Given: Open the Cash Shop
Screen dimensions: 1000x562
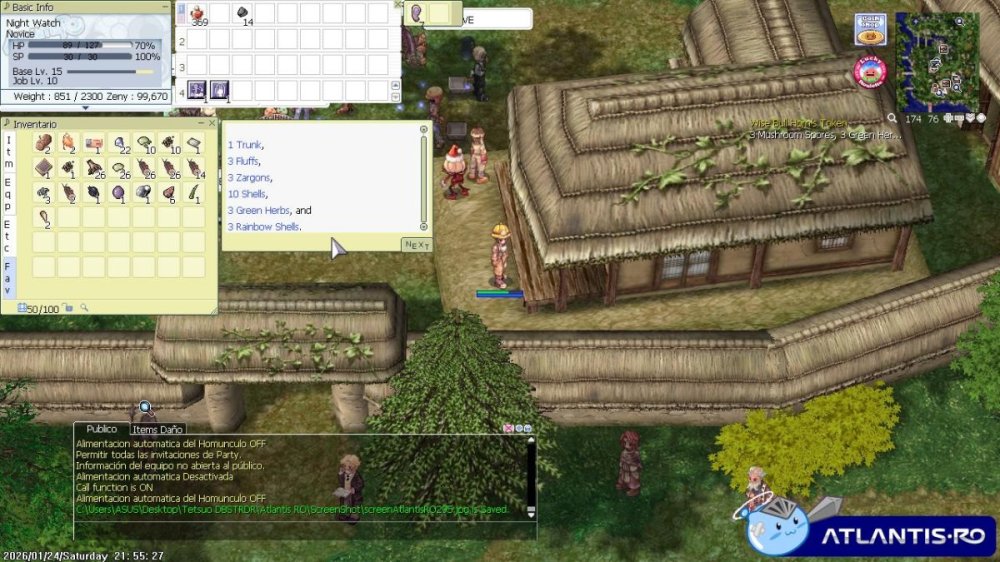Looking at the screenshot, I should pyautogui.click(x=870, y=29).
